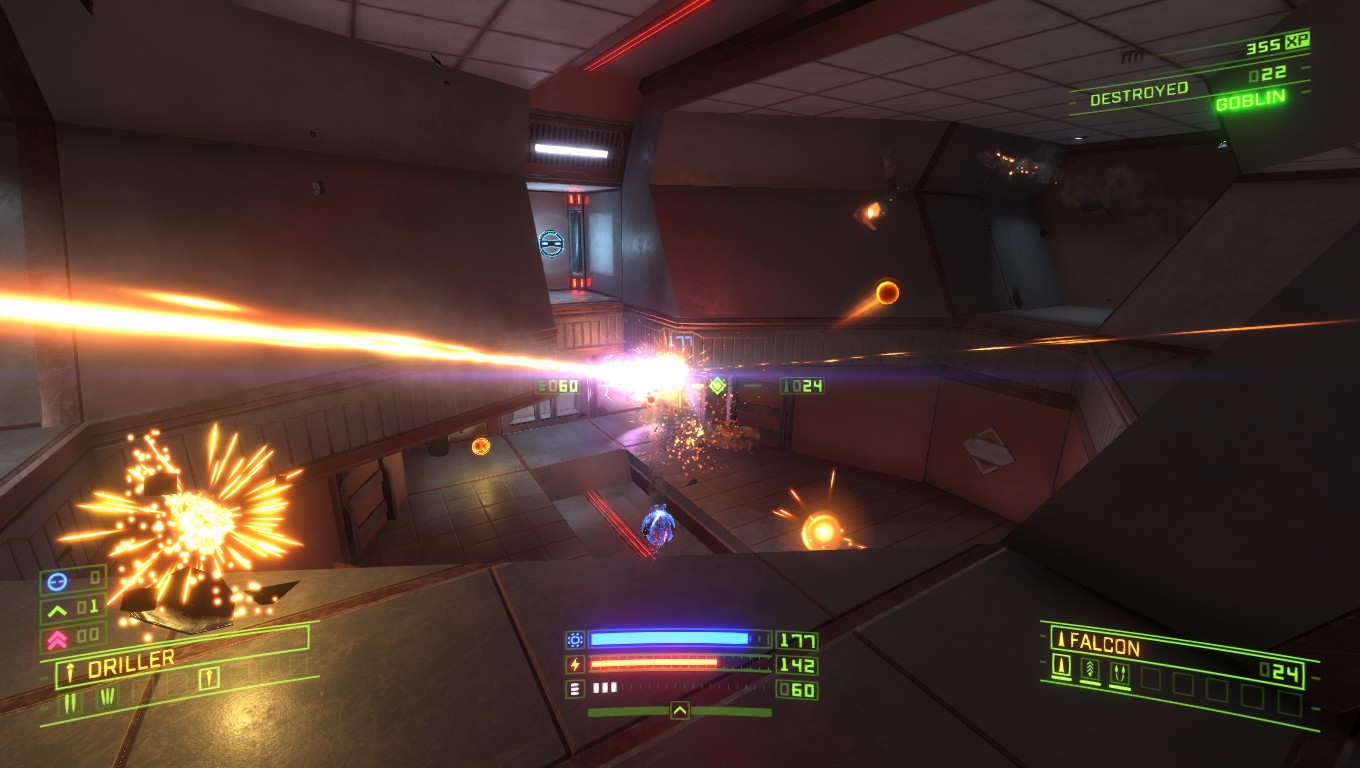Pick the two-bar primary weapon slot
The image size is (1360, 768).
(x=71, y=703)
